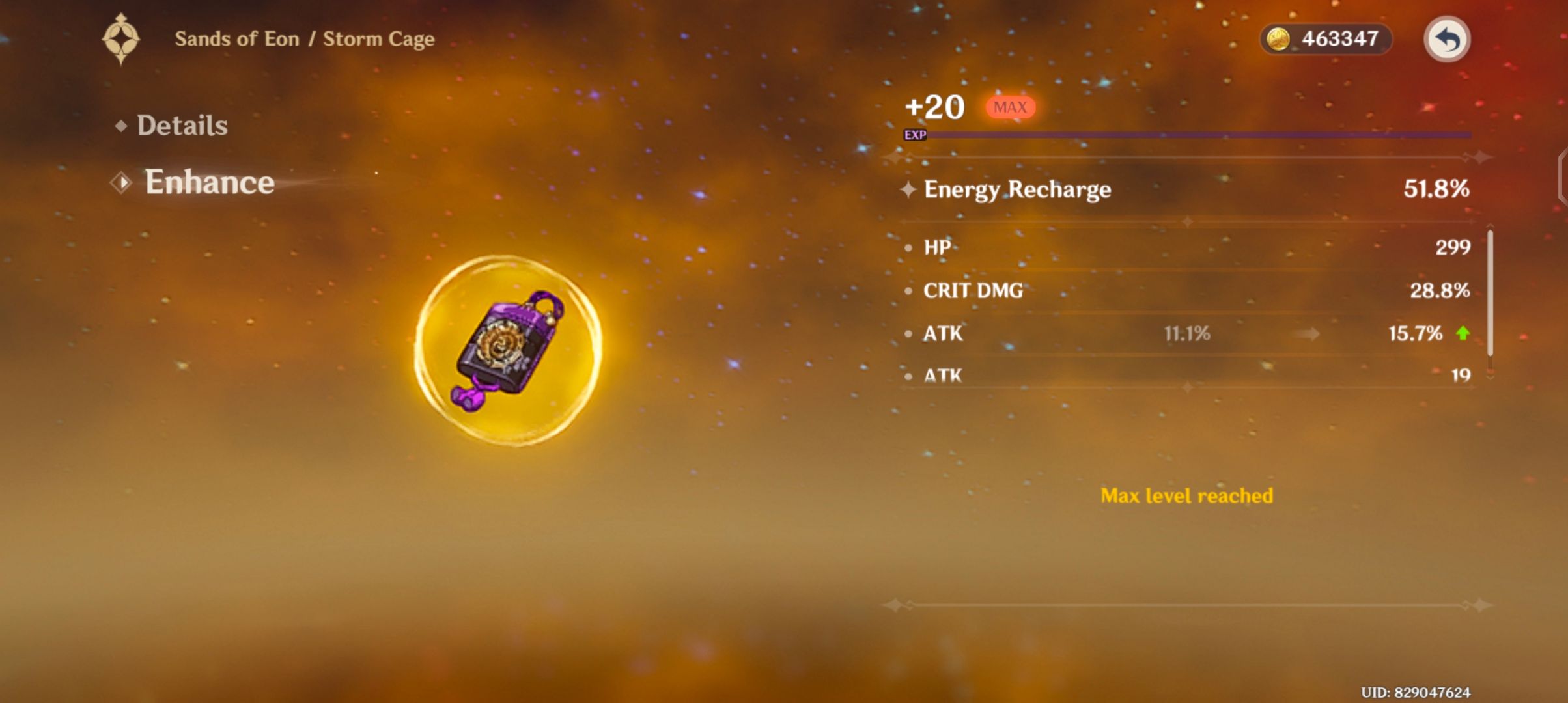1568x703 pixels.
Task: Collapse the CRIT DMG substat details
Action: coord(1172,290)
